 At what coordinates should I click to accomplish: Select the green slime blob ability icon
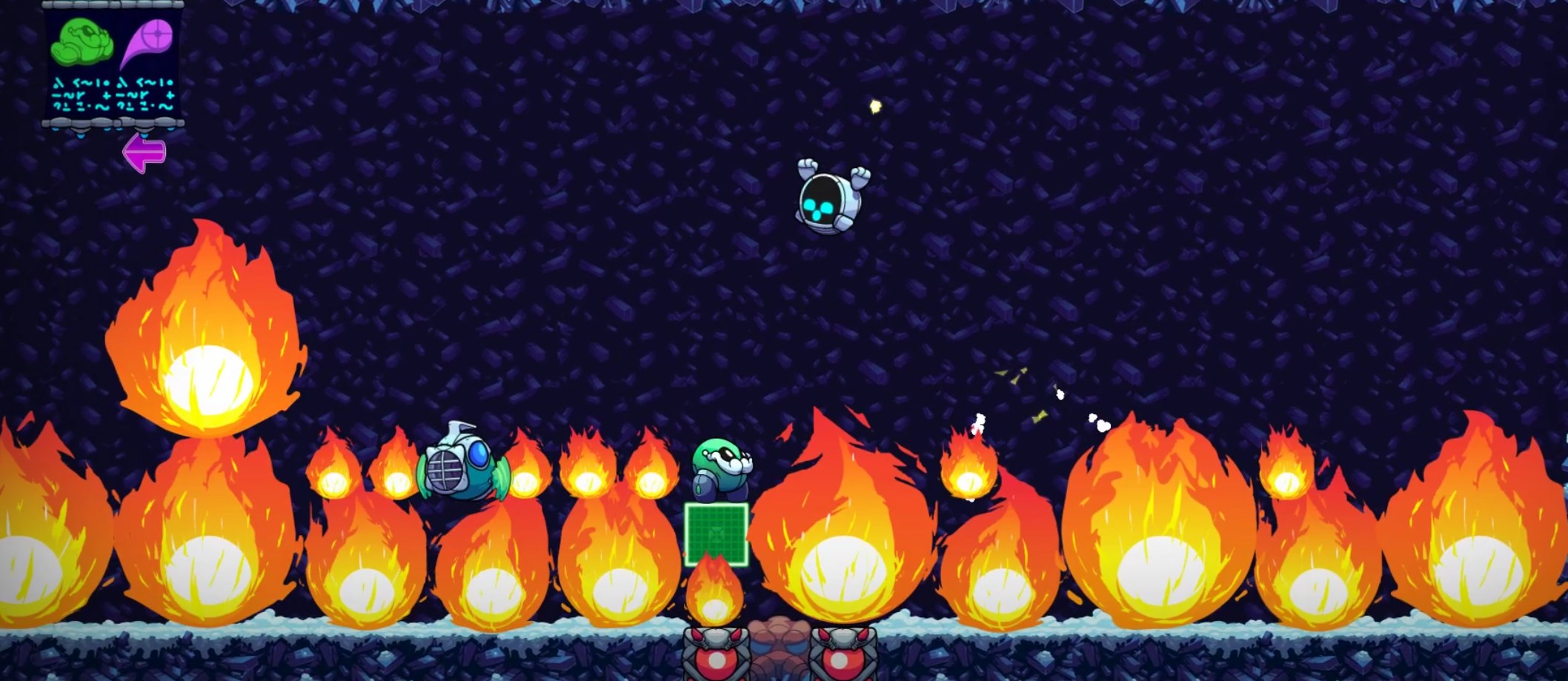tap(82, 41)
